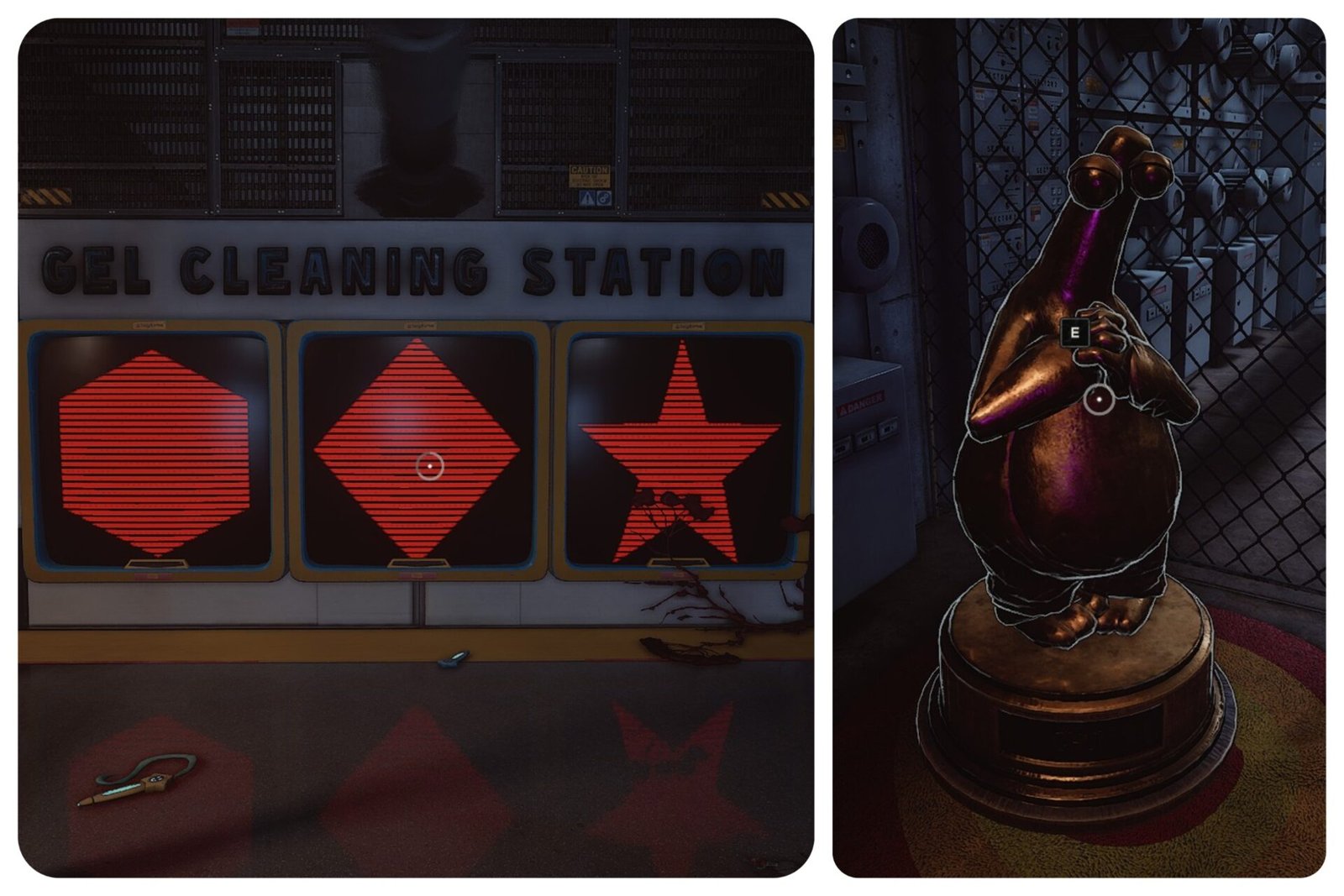Click the crosshair reticle on the diamond screen
Image resolution: width=1344 pixels, height=896 pixels.
click(428, 464)
